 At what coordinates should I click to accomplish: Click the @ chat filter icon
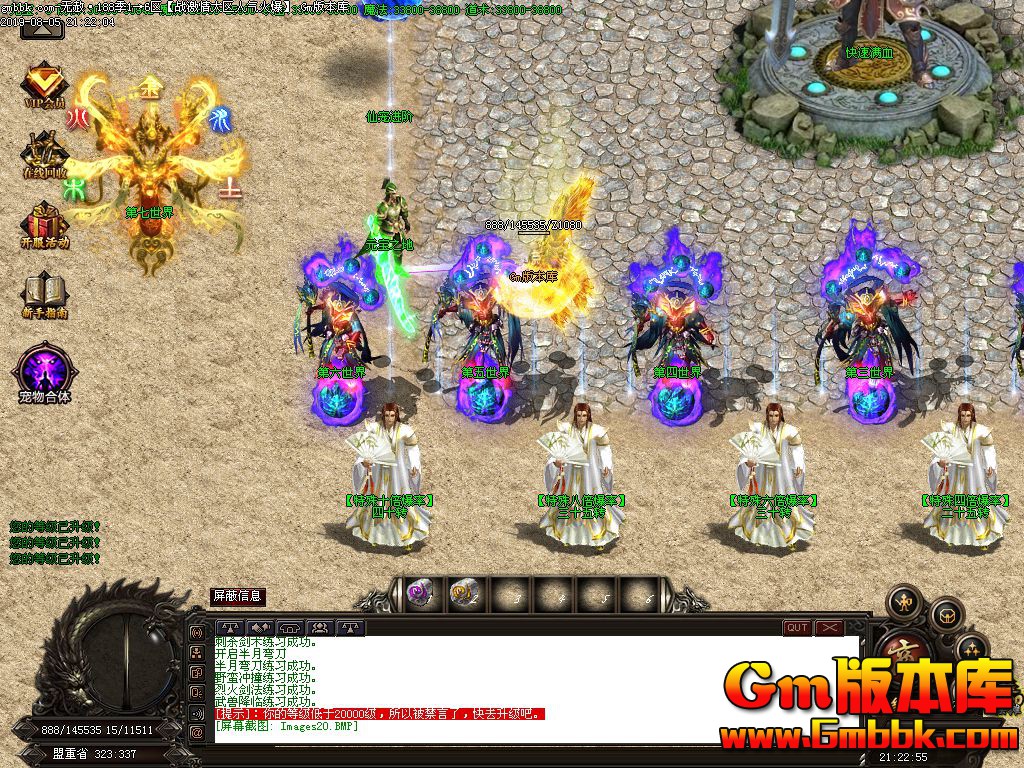click(x=197, y=732)
